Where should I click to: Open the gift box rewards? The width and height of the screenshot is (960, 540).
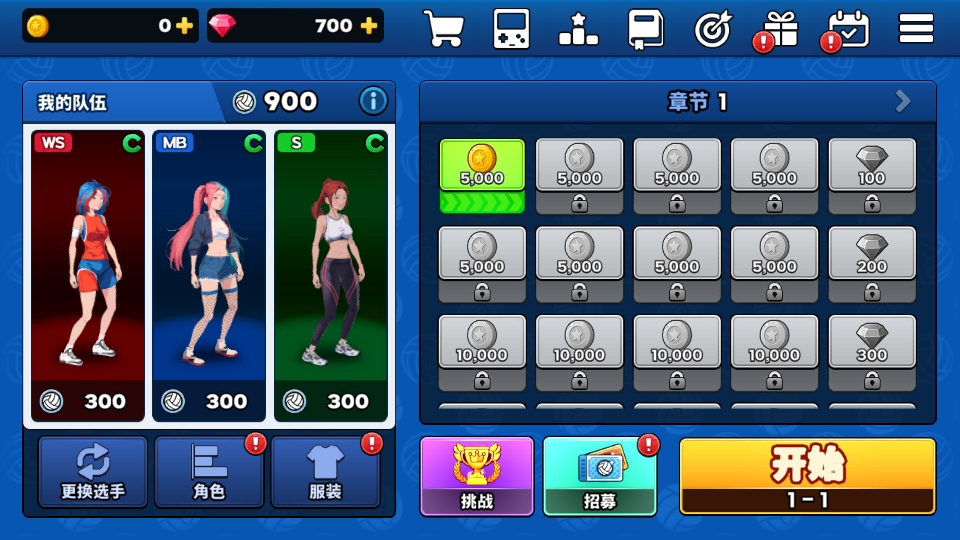click(x=780, y=28)
